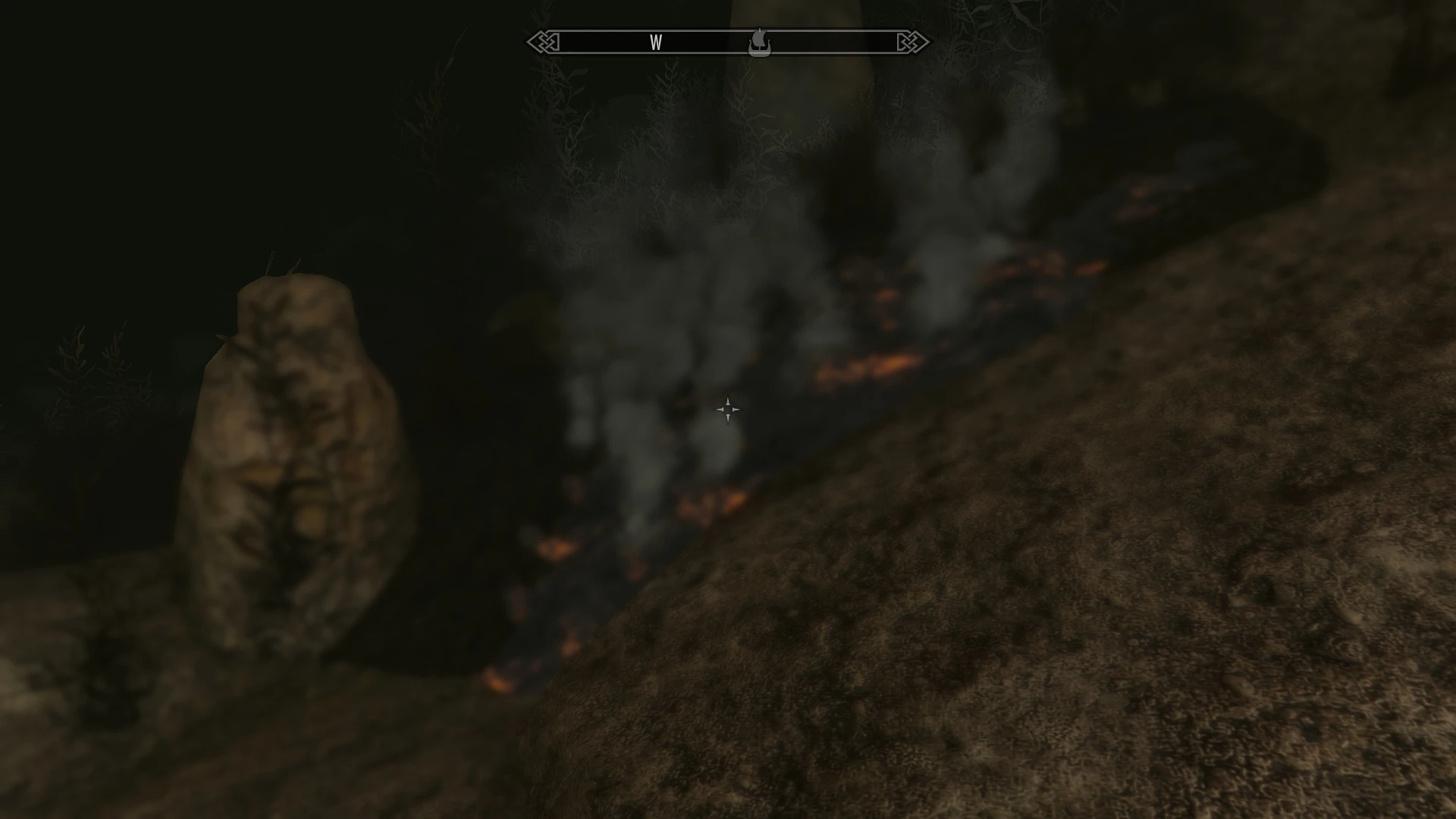Select the West indicator on the compass bar
Image resolution: width=1456 pixels, height=819 pixels.
point(656,42)
